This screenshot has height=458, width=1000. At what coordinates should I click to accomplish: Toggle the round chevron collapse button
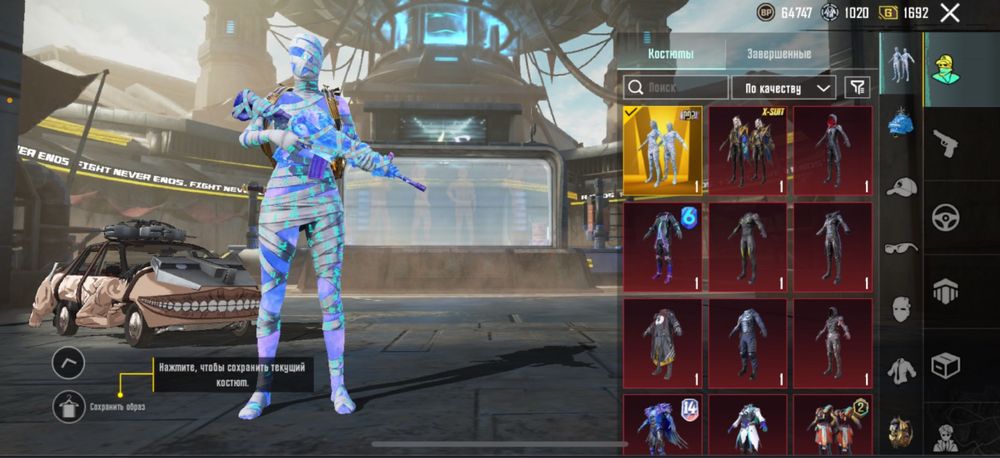click(68, 362)
